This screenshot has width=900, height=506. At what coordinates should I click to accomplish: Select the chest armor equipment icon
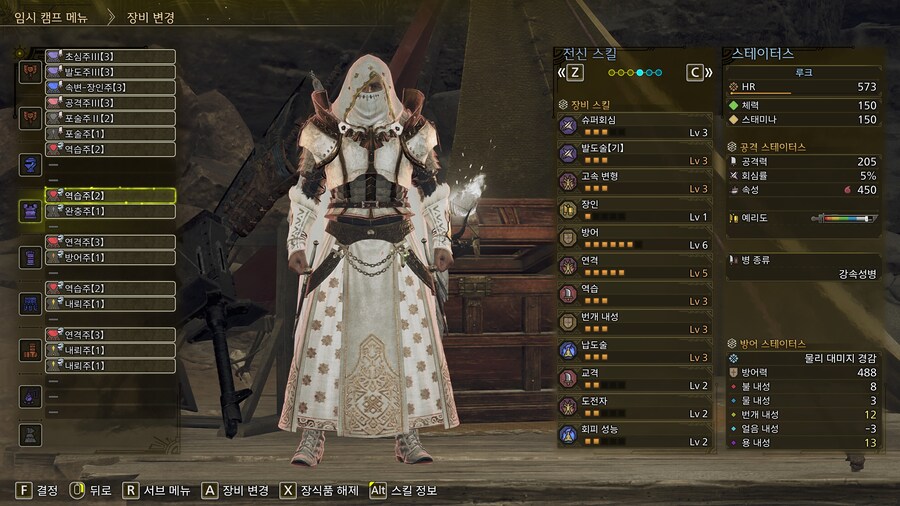(30, 211)
